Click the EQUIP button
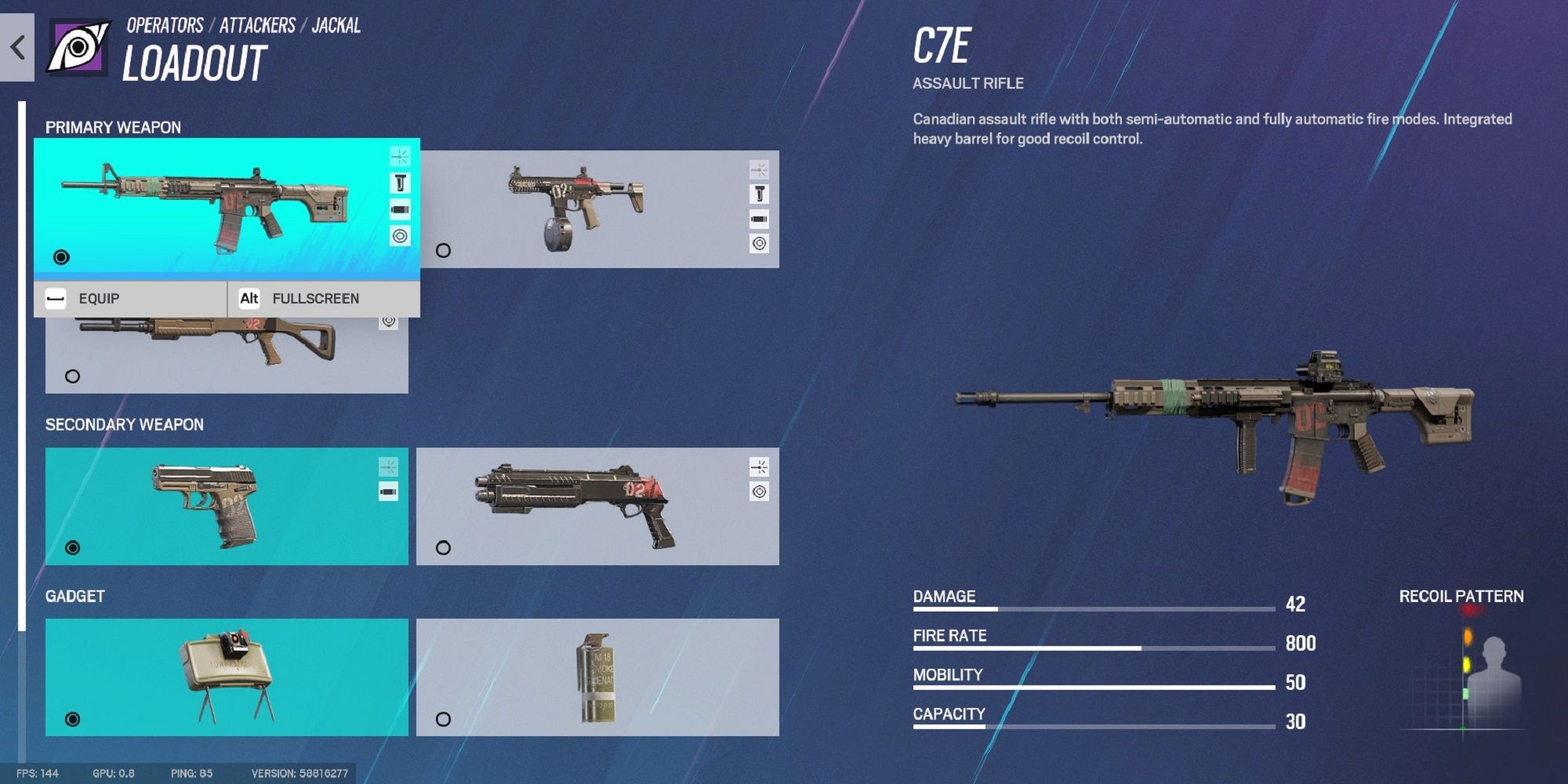Image resolution: width=1568 pixels, height=784 pixels. [98, 298]
